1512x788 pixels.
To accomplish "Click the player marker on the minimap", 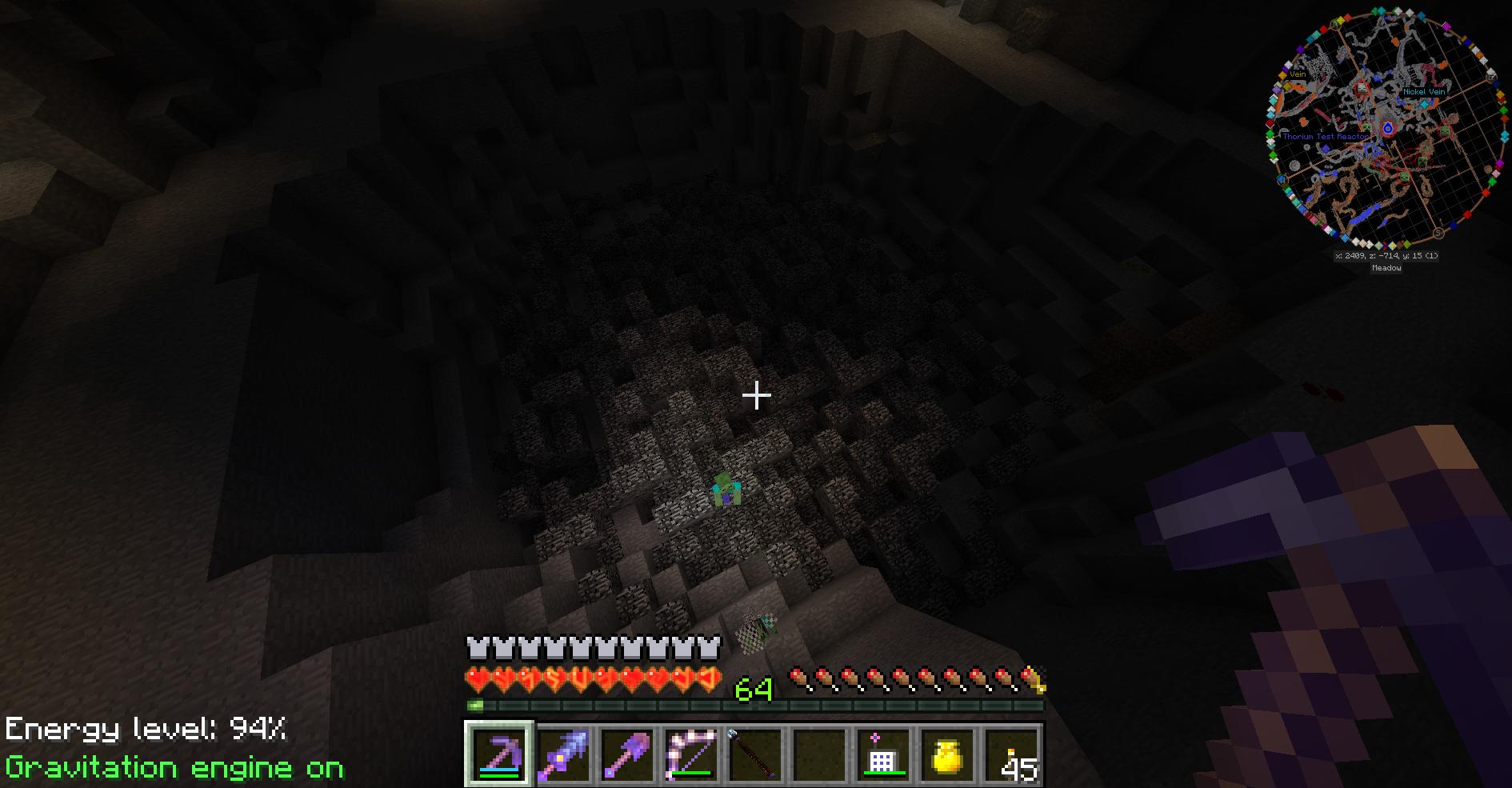I will (x=1388, y=128).
